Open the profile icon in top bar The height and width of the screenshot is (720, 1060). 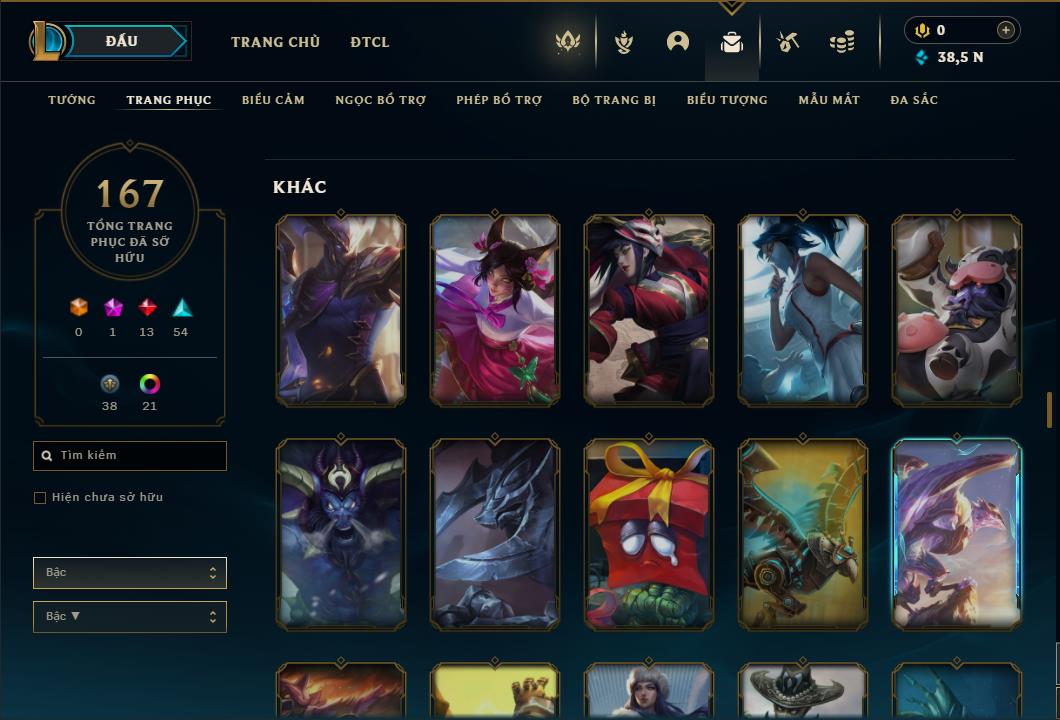tap(678, 42)
